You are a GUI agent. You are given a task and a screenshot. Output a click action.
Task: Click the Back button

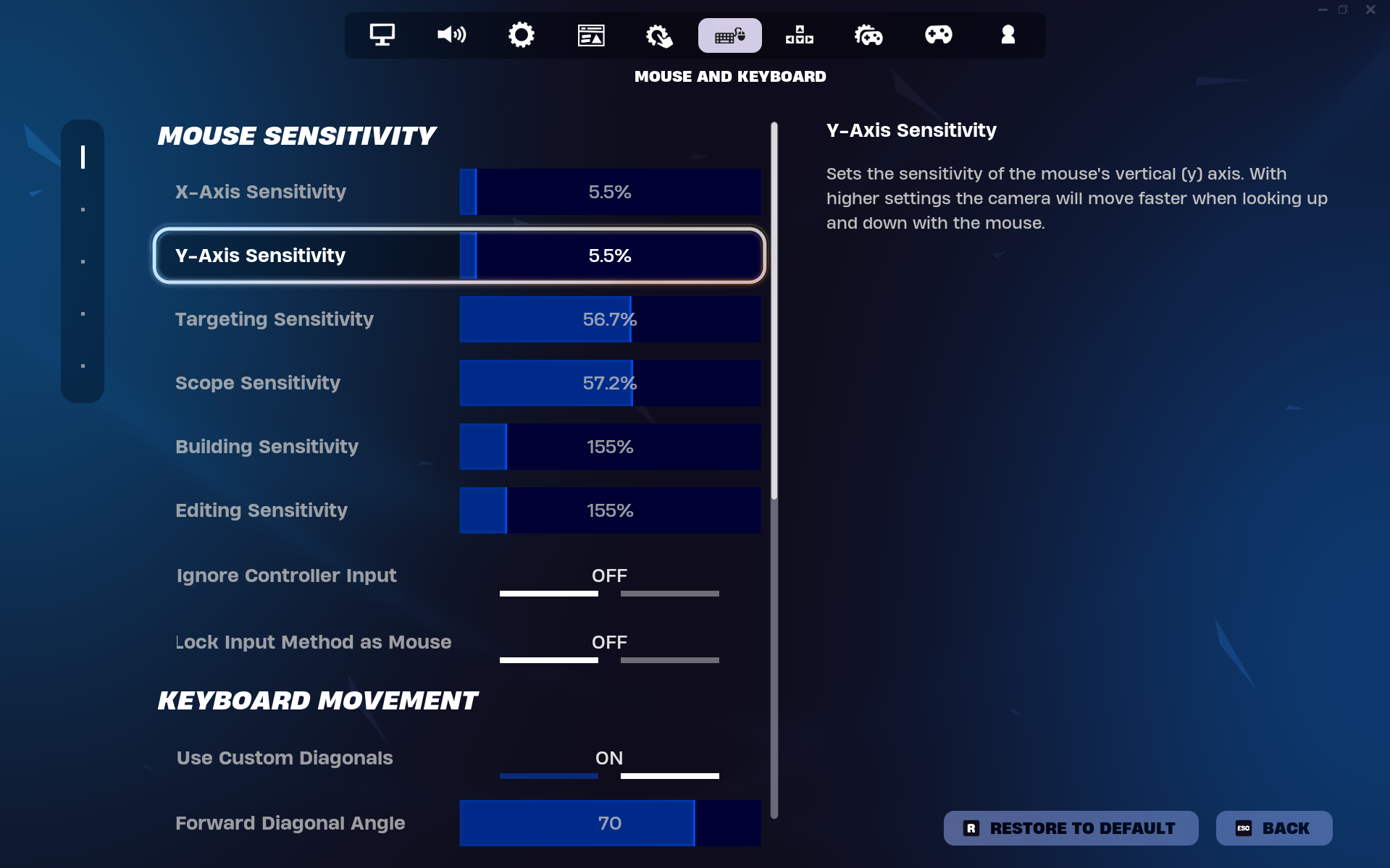tap(1273, 827)
